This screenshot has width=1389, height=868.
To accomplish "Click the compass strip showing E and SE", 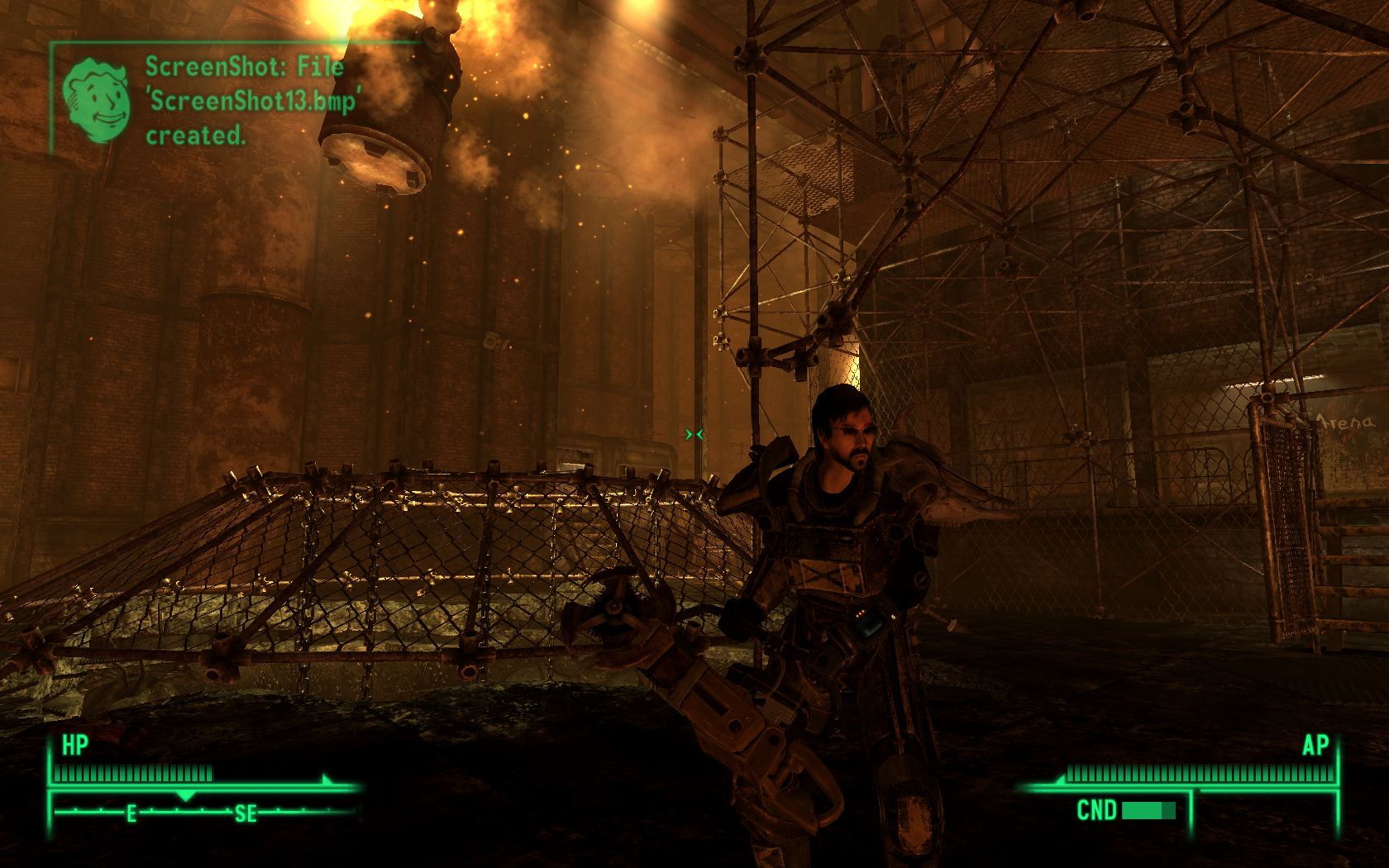I will [204, 812].
